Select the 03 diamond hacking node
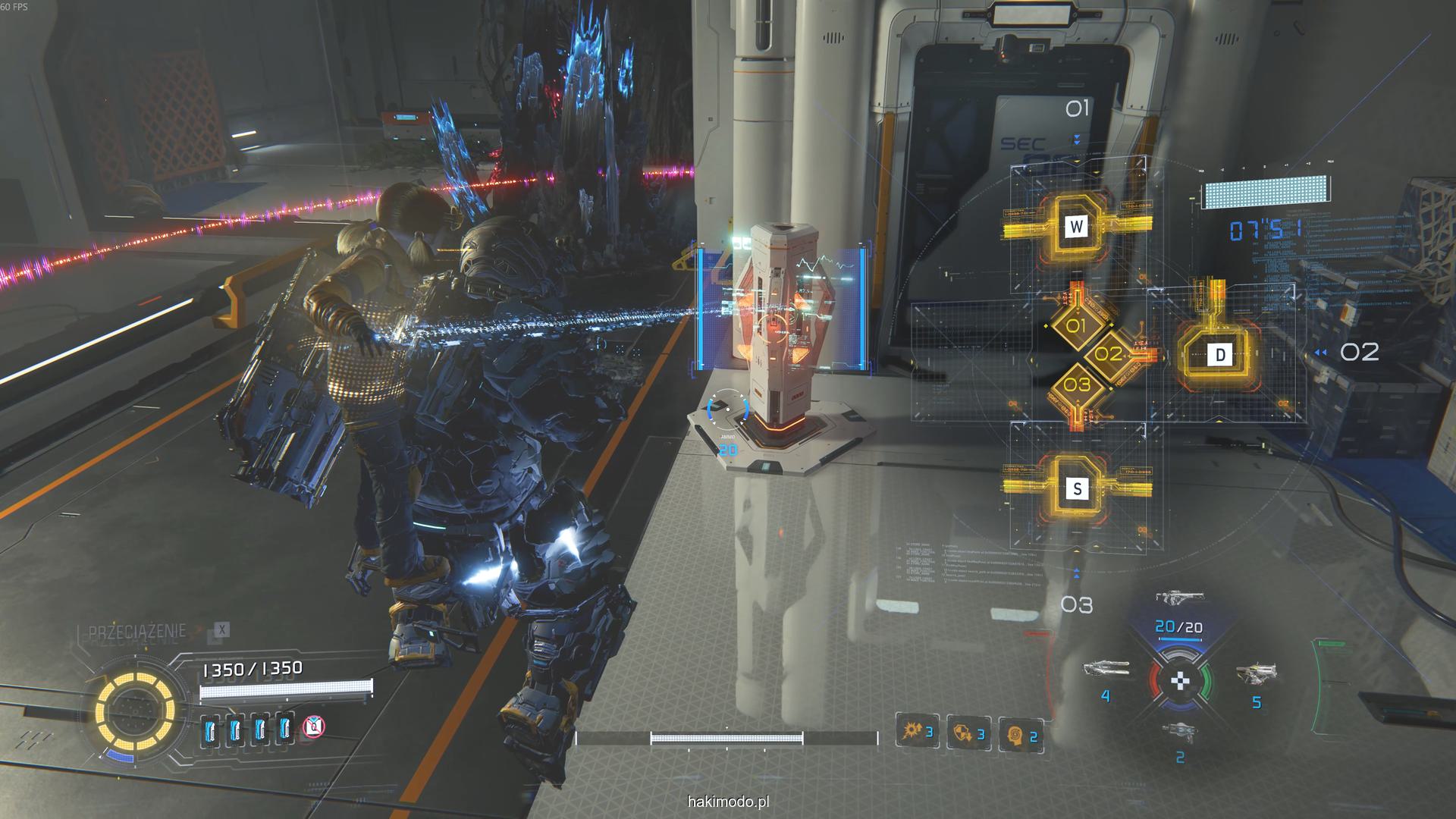The width and height of the screenshot is (1456, 819). click(x=1077, y=384)
